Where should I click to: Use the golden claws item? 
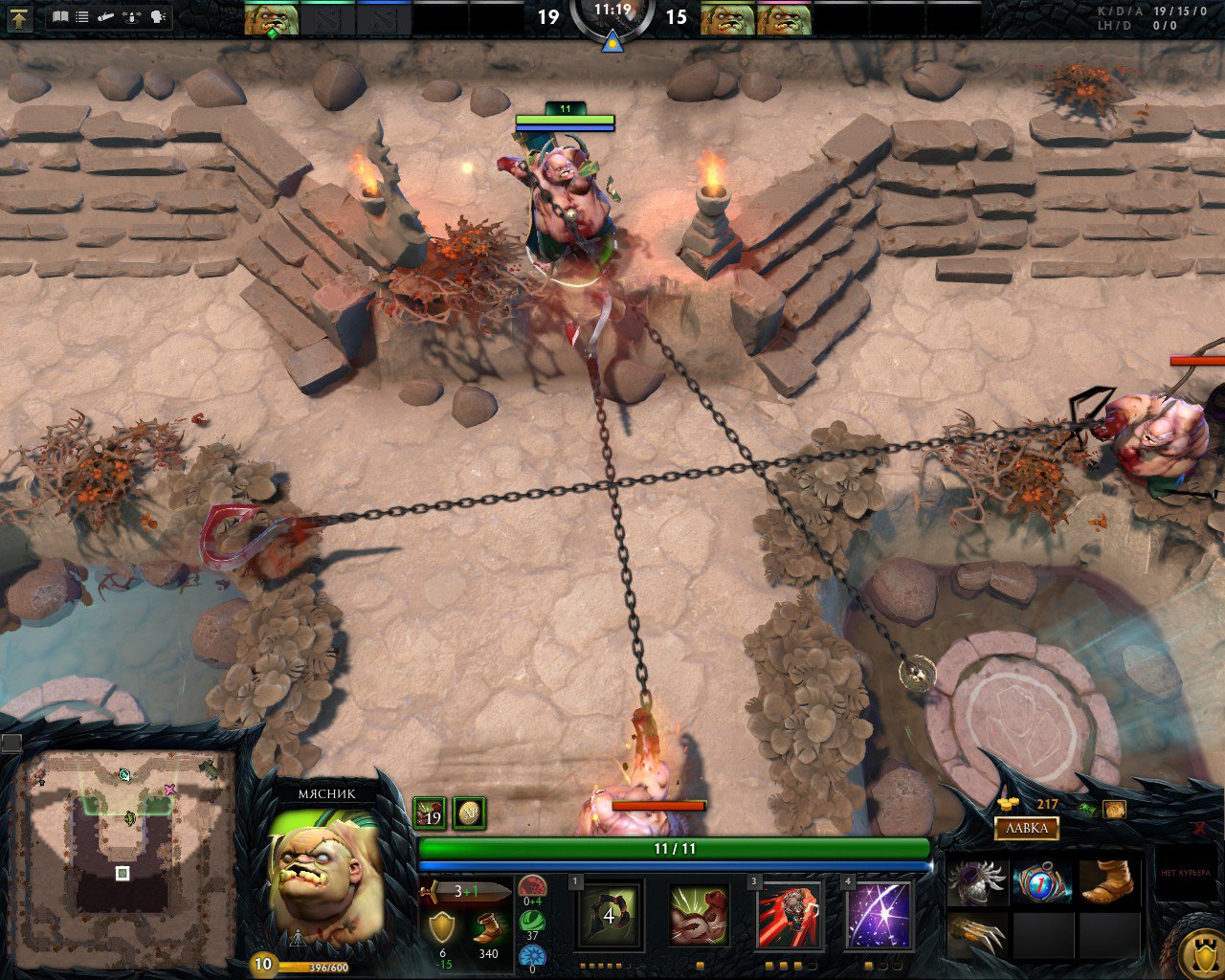pyautogui.click(x=977, y=935)
